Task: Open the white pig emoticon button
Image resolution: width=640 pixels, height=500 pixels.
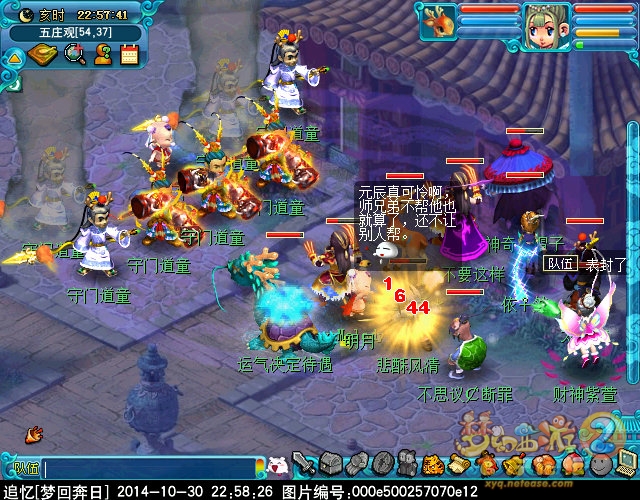Action: 278,465
